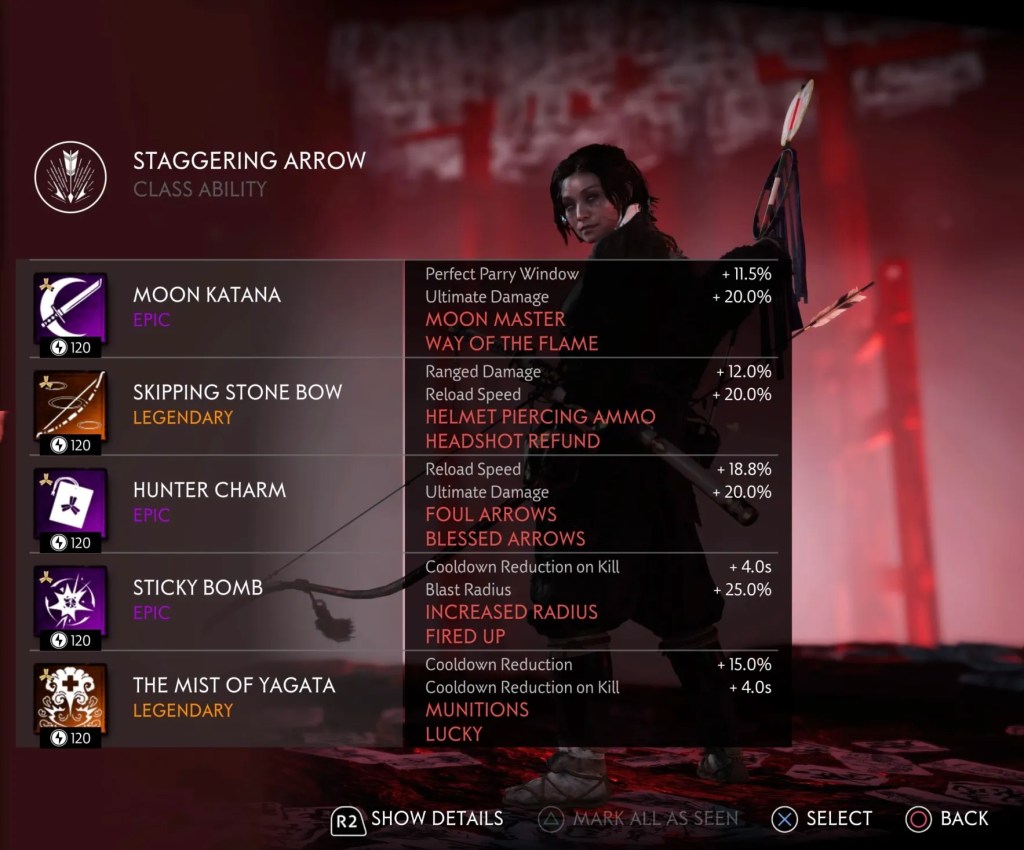The height and width of the screenshot is (850, 1024).
Task: Click the Moon Katana icon
Action: pos(70,308)
